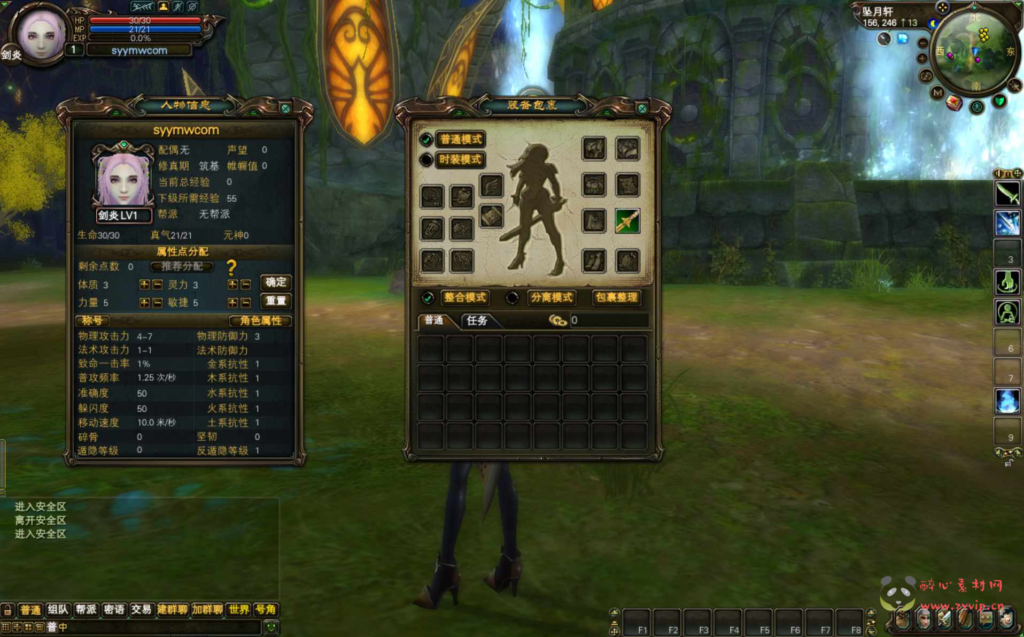Close the character info panel
Image resolution: width=1024 pixels, height=637 pixels.
click(x=286, y=108)
